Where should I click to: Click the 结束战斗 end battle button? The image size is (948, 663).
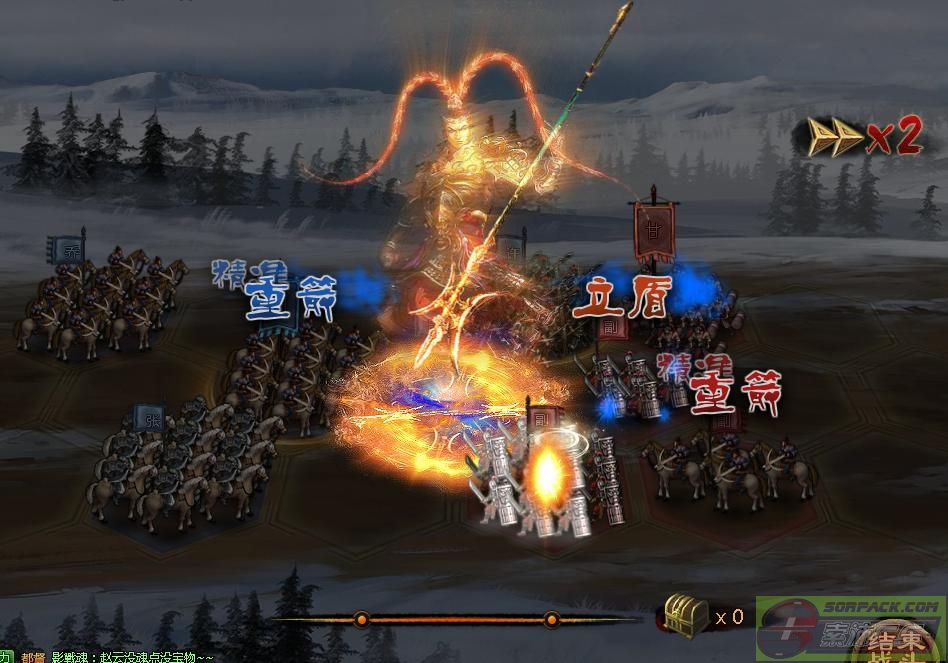[893, 640]
